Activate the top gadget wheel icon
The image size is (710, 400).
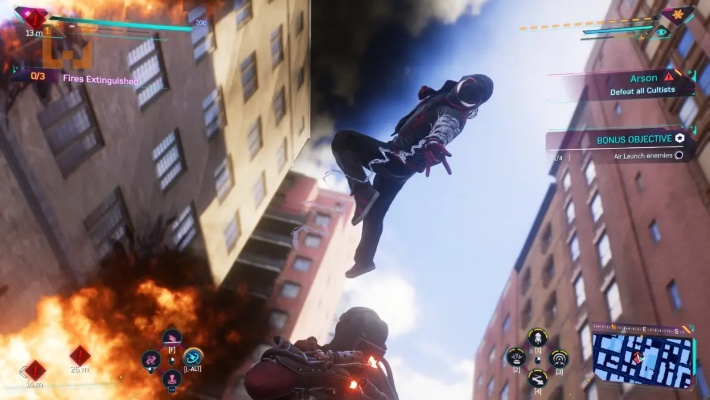click(x=537, y=338)
